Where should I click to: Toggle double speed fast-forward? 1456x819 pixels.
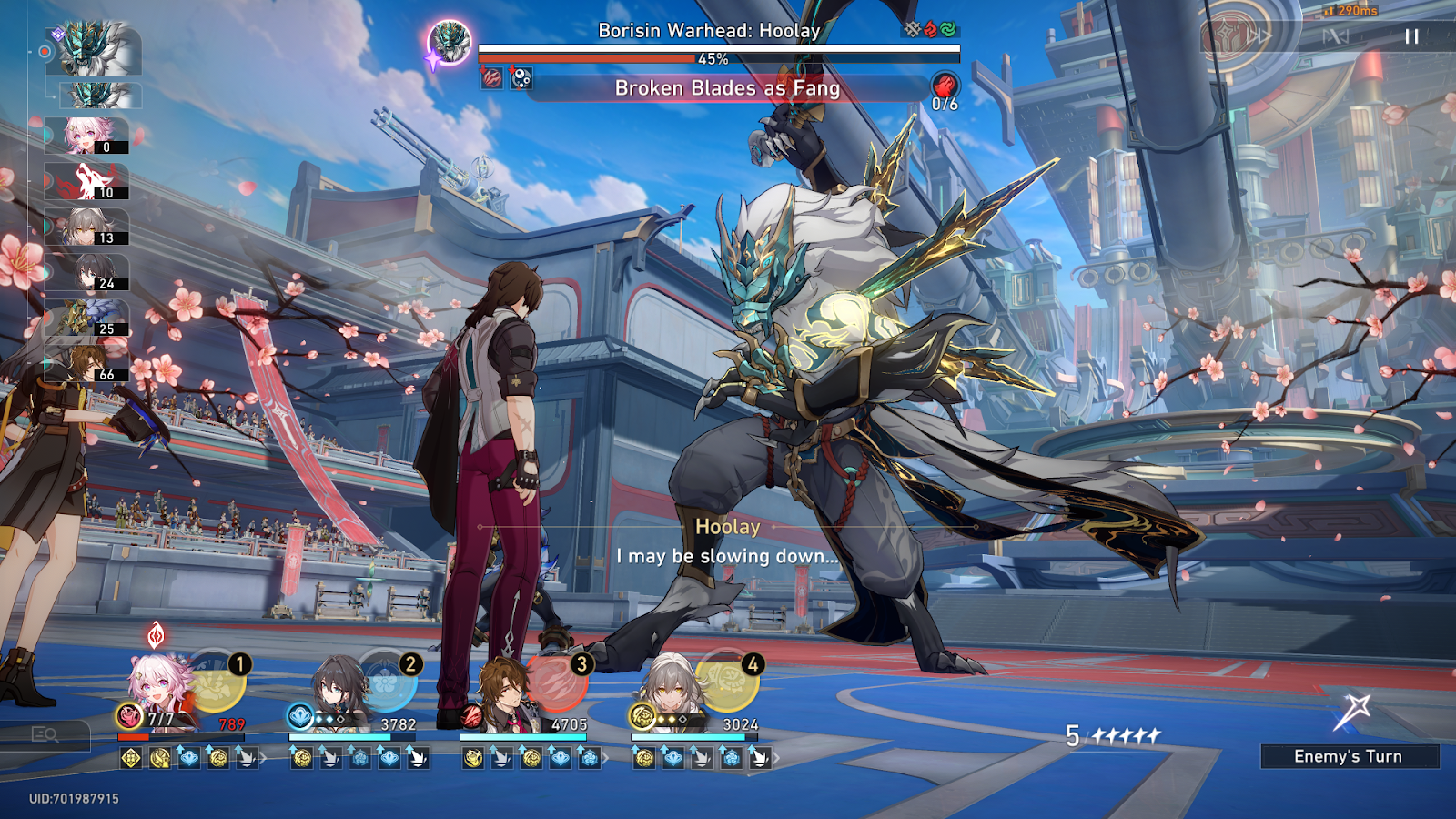pyautogui.click(x=1259, y=36)
